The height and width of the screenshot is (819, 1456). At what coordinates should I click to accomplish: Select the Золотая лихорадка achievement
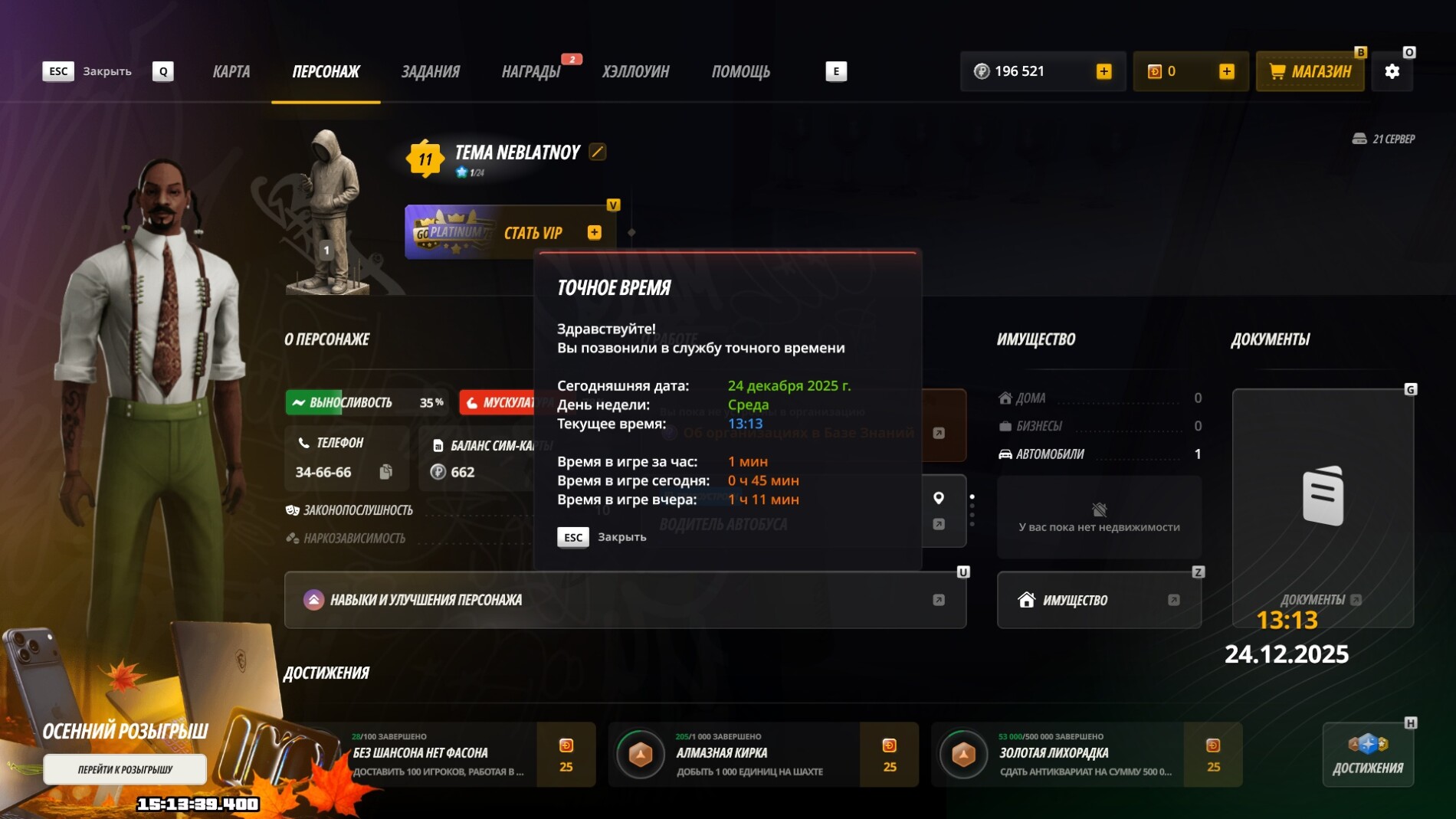(1086, 755)
